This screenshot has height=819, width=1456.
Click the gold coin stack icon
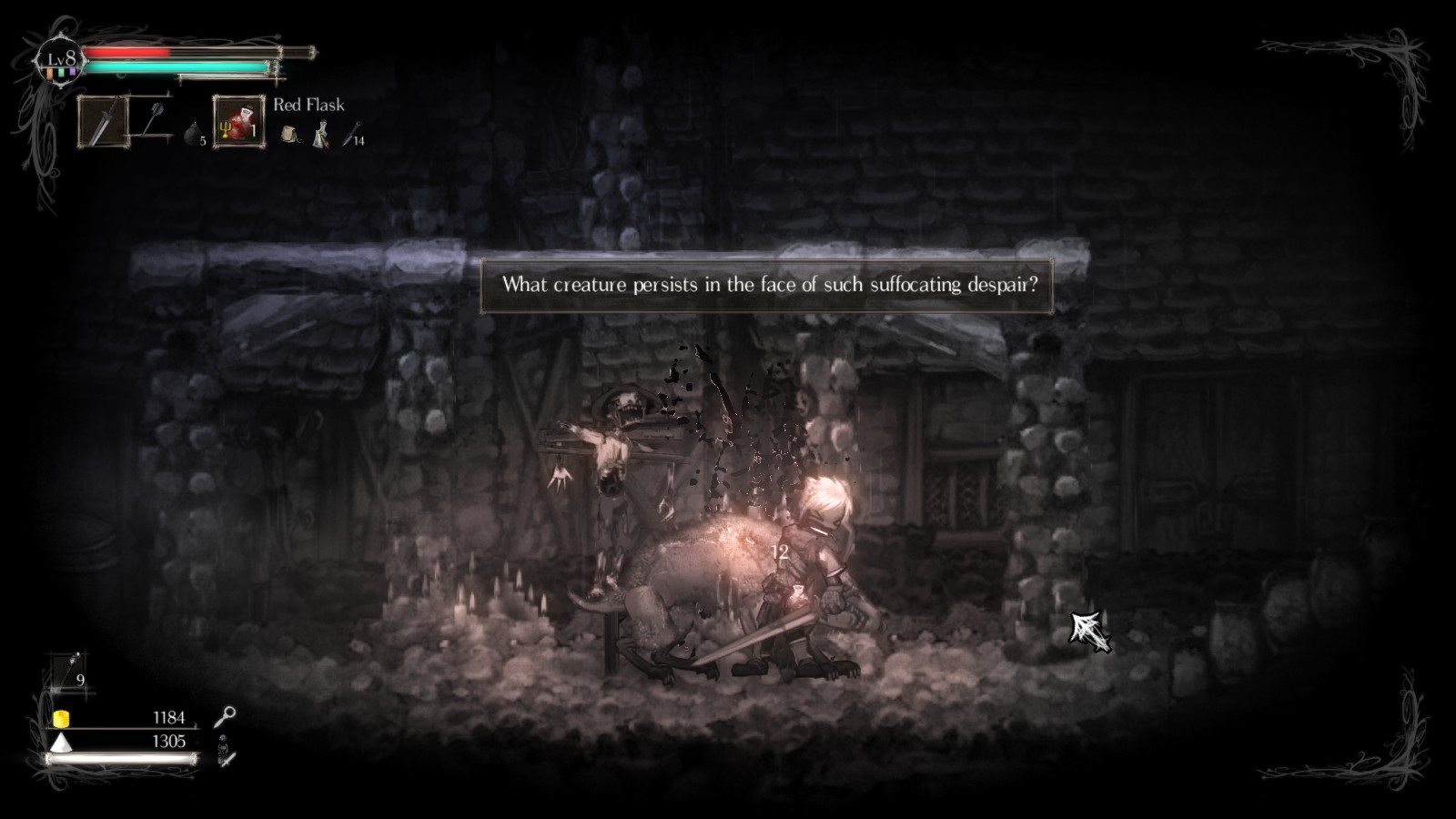pyautogui.click(x=60, y=718)
